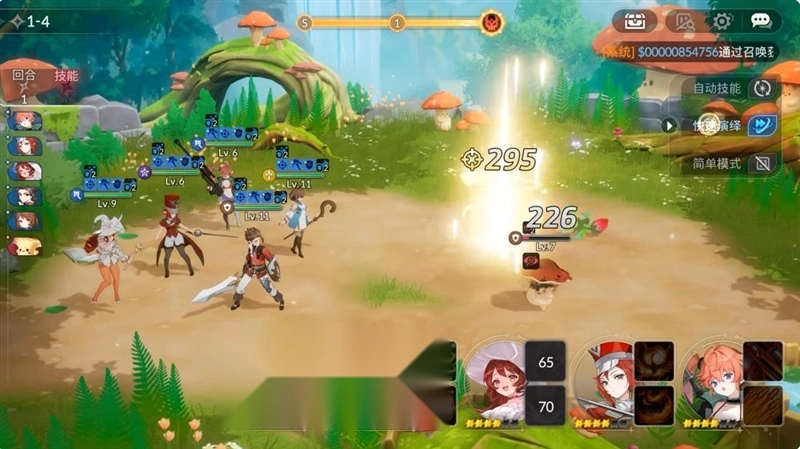Screen dimensions: 800x449
Task: Switch to the 回合 turn order tab
Action: (x=24, y=76)
